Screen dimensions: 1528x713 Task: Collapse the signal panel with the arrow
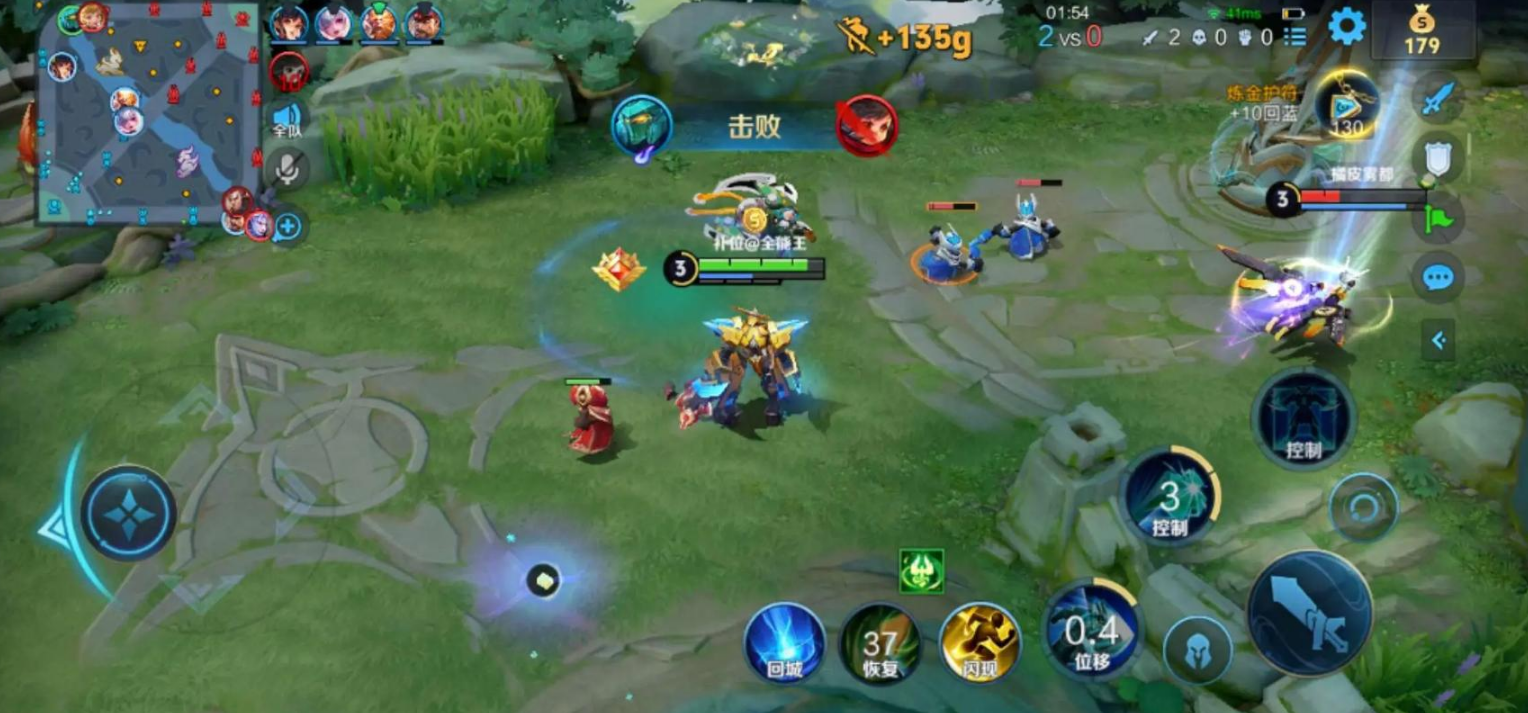(x=1438, y=341)
